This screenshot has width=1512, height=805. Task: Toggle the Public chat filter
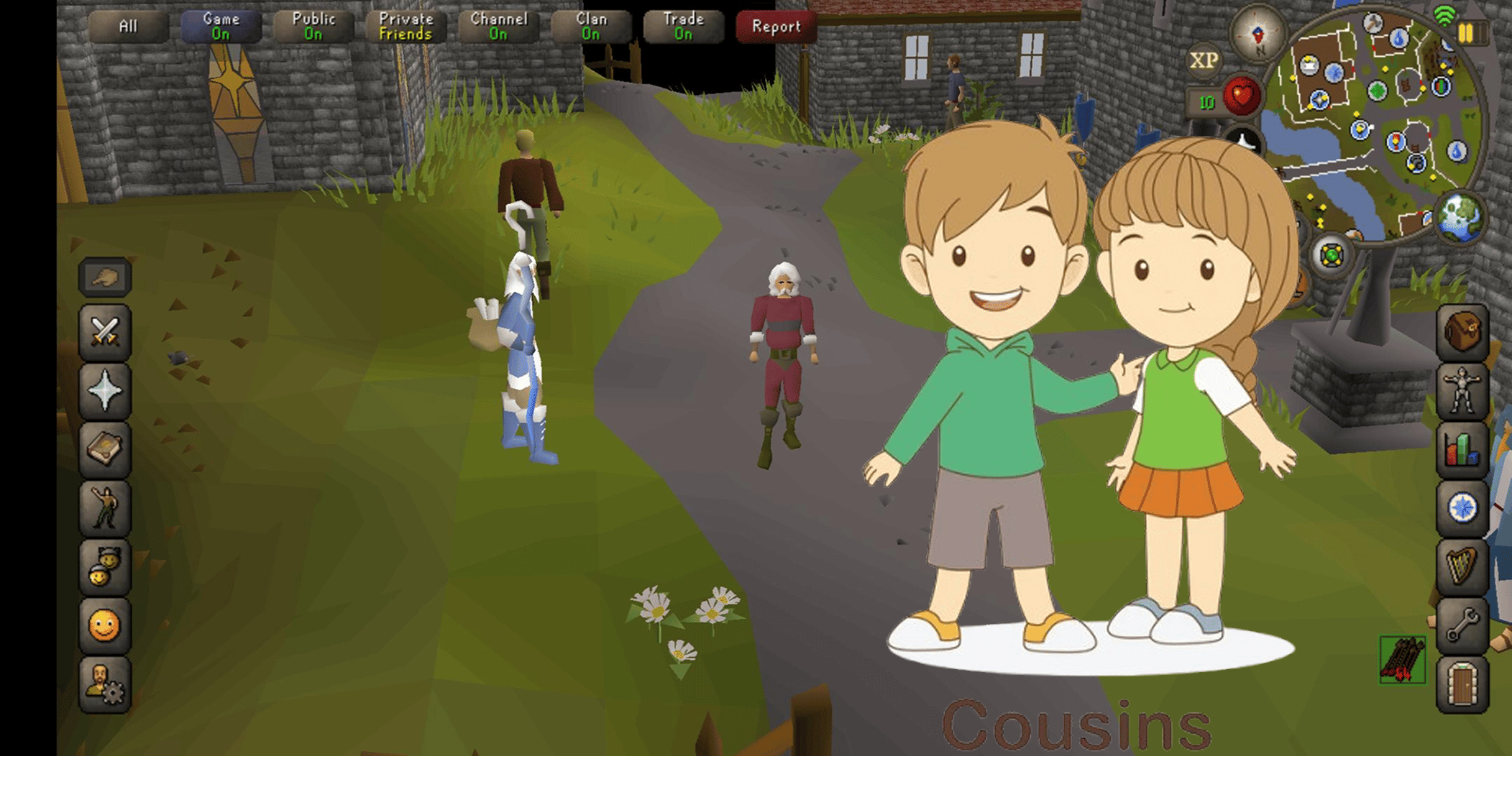tap(313, 27)
